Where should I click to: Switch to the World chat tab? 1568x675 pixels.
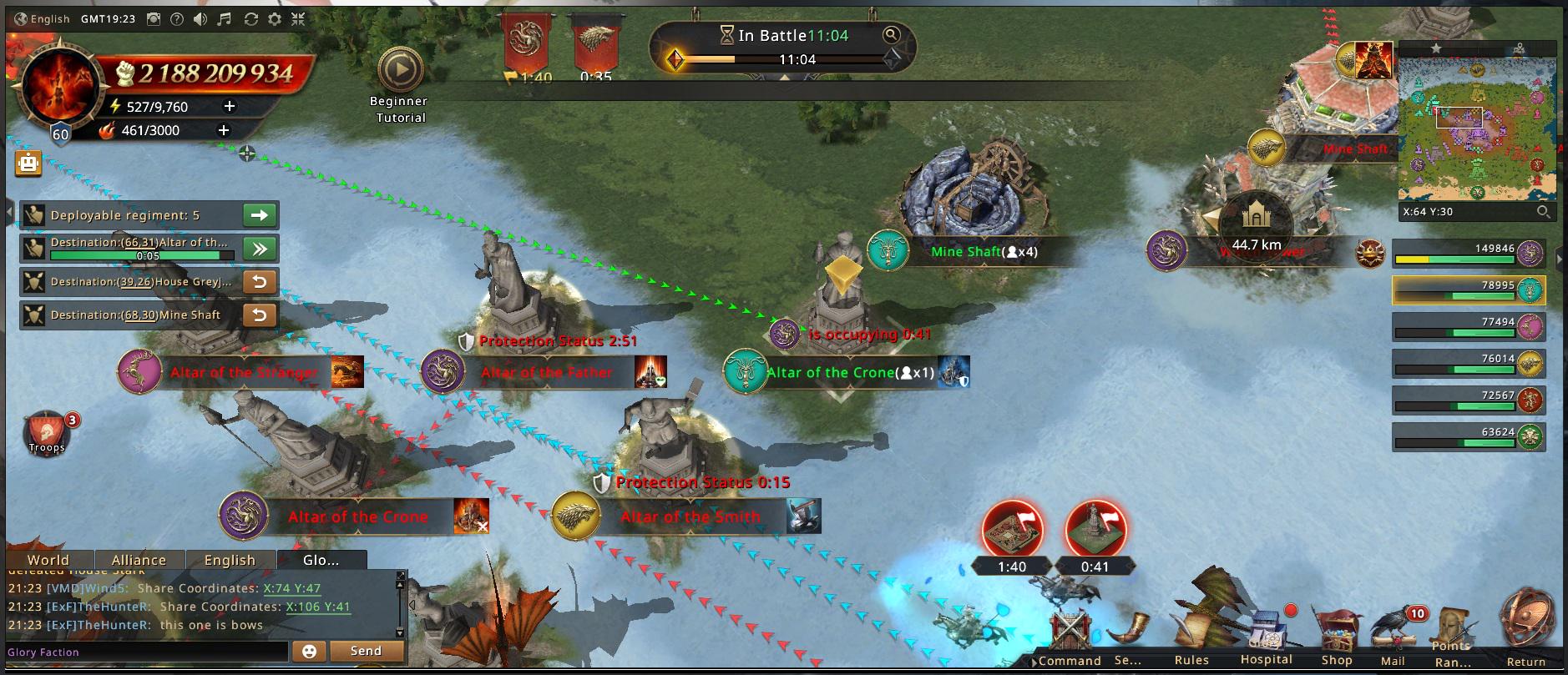click(x=48, y=560)
